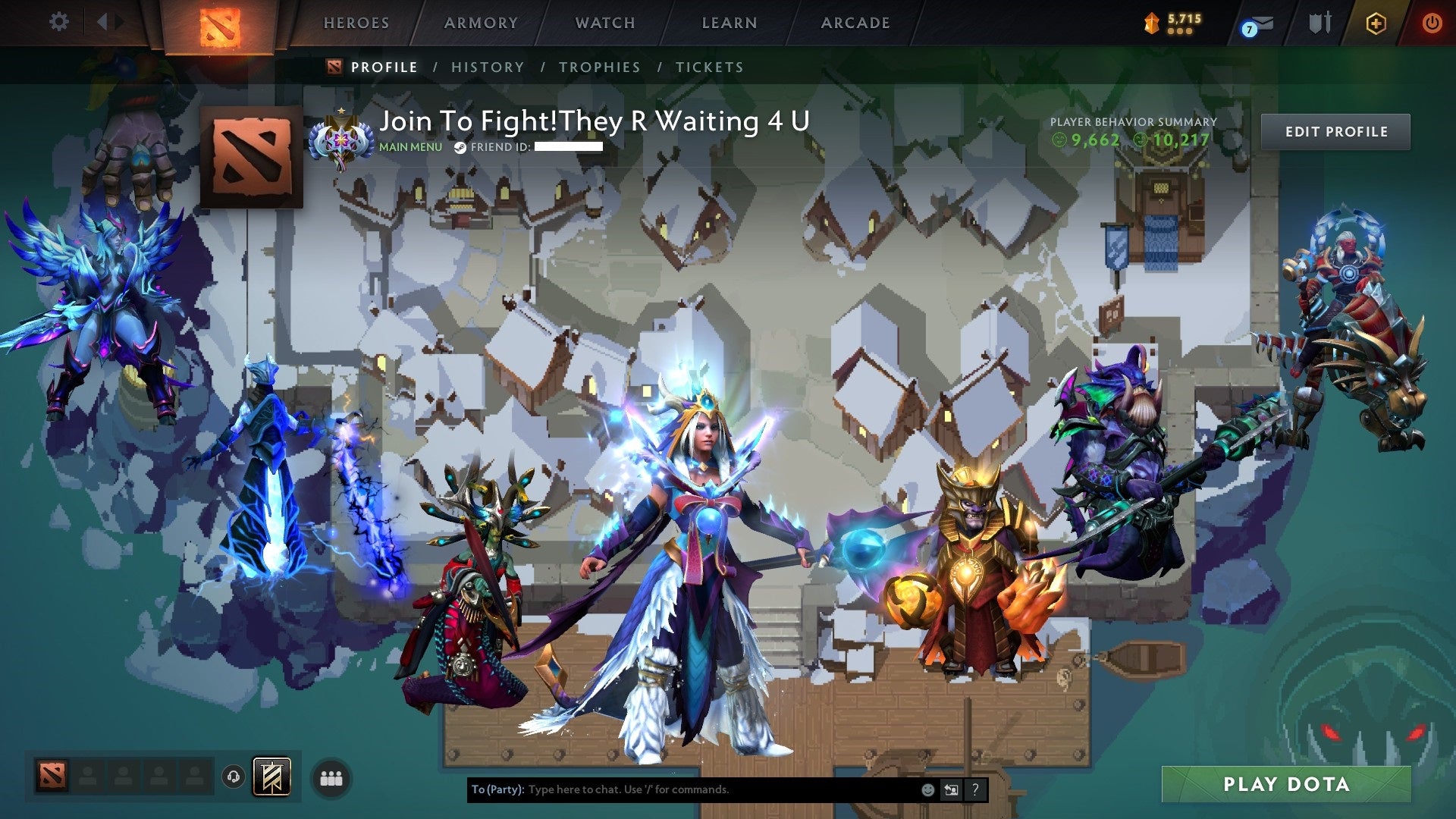
Task: Click the back arrow next to settings
Action: point(103,21)
